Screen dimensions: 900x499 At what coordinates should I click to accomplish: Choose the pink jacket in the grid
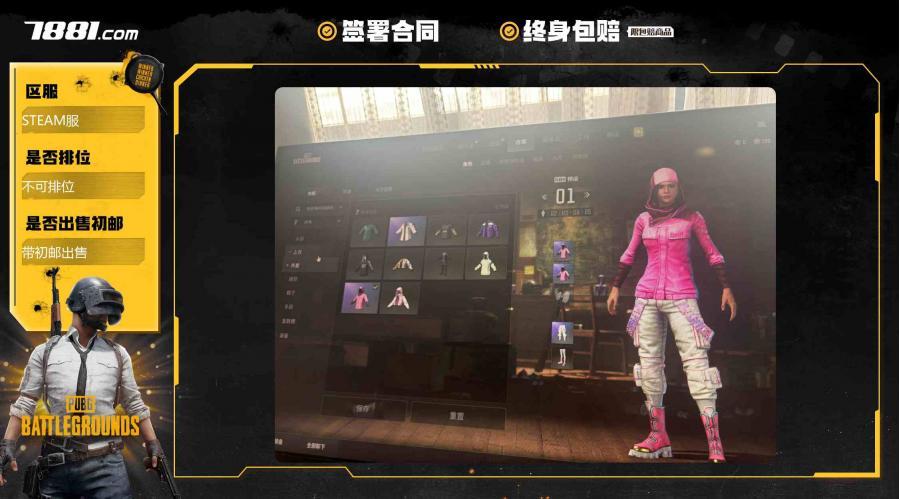tap(361, 297)
